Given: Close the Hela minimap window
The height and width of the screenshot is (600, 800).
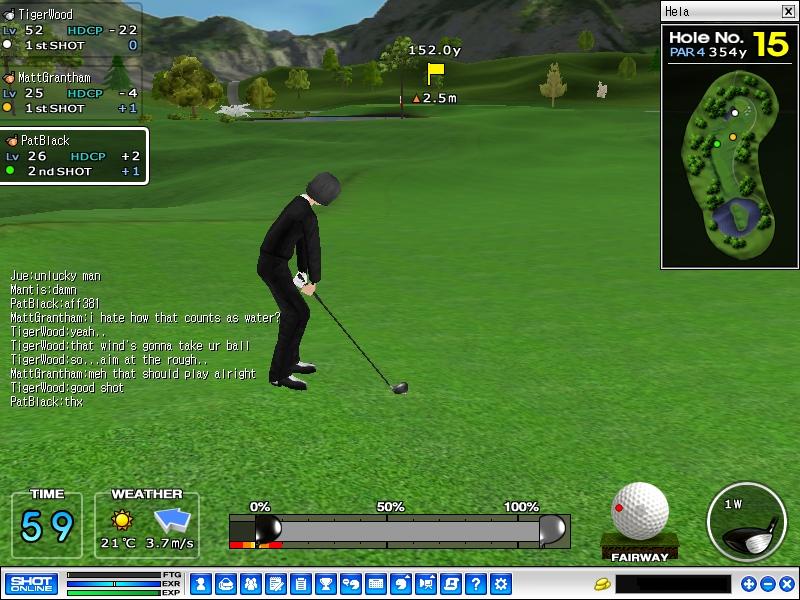Looking at the screenshot, I should pyautogui.click(x=787, y=12).
